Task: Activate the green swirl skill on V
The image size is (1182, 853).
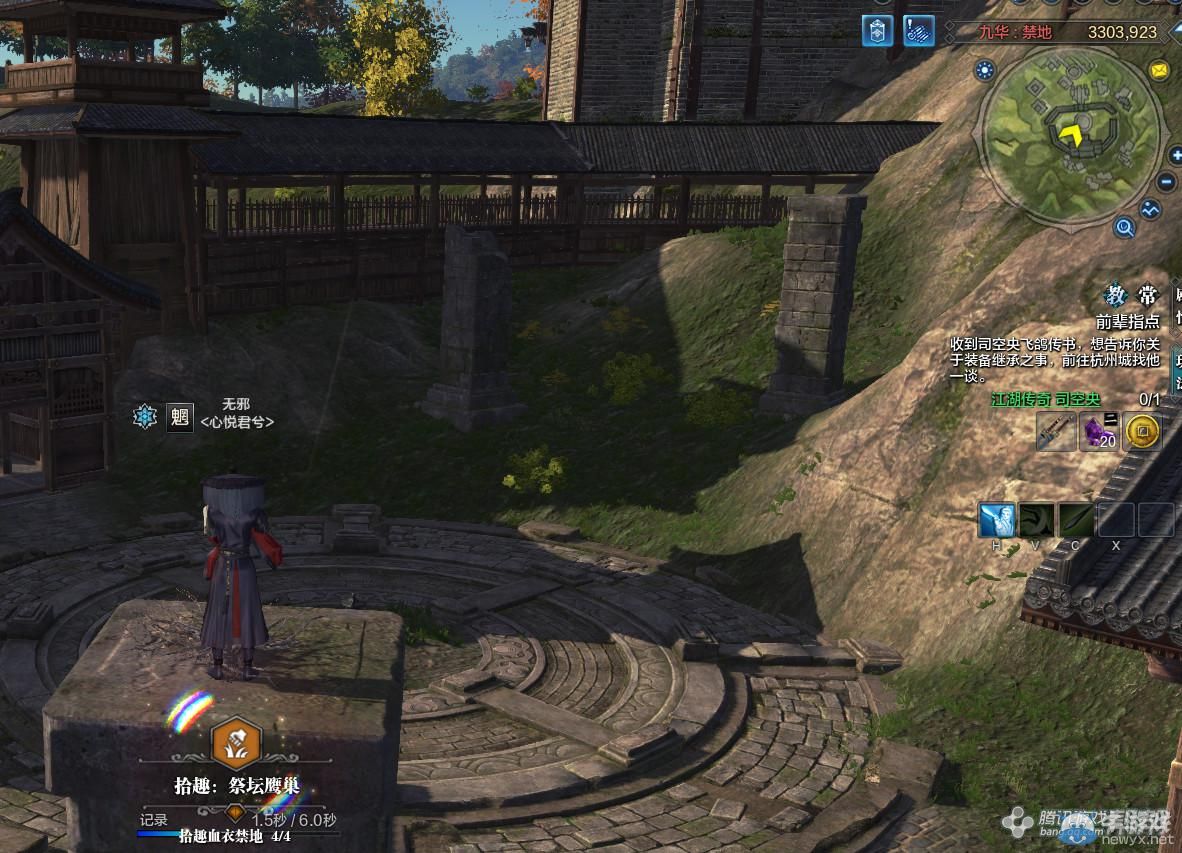Action: point(1036,520)
